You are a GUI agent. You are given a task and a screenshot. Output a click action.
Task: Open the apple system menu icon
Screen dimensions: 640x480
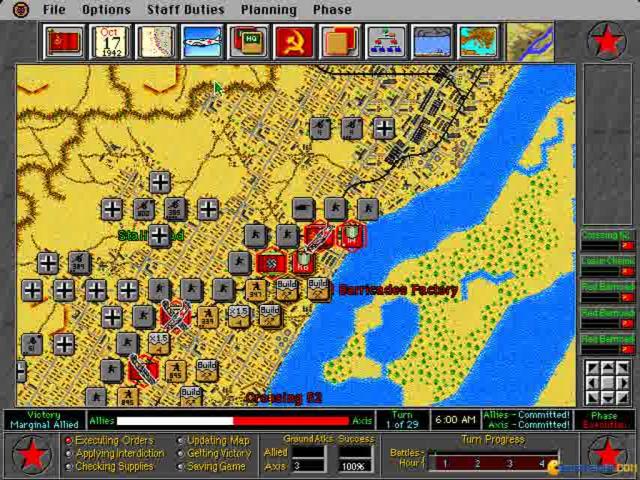click(x=22, y=9)
